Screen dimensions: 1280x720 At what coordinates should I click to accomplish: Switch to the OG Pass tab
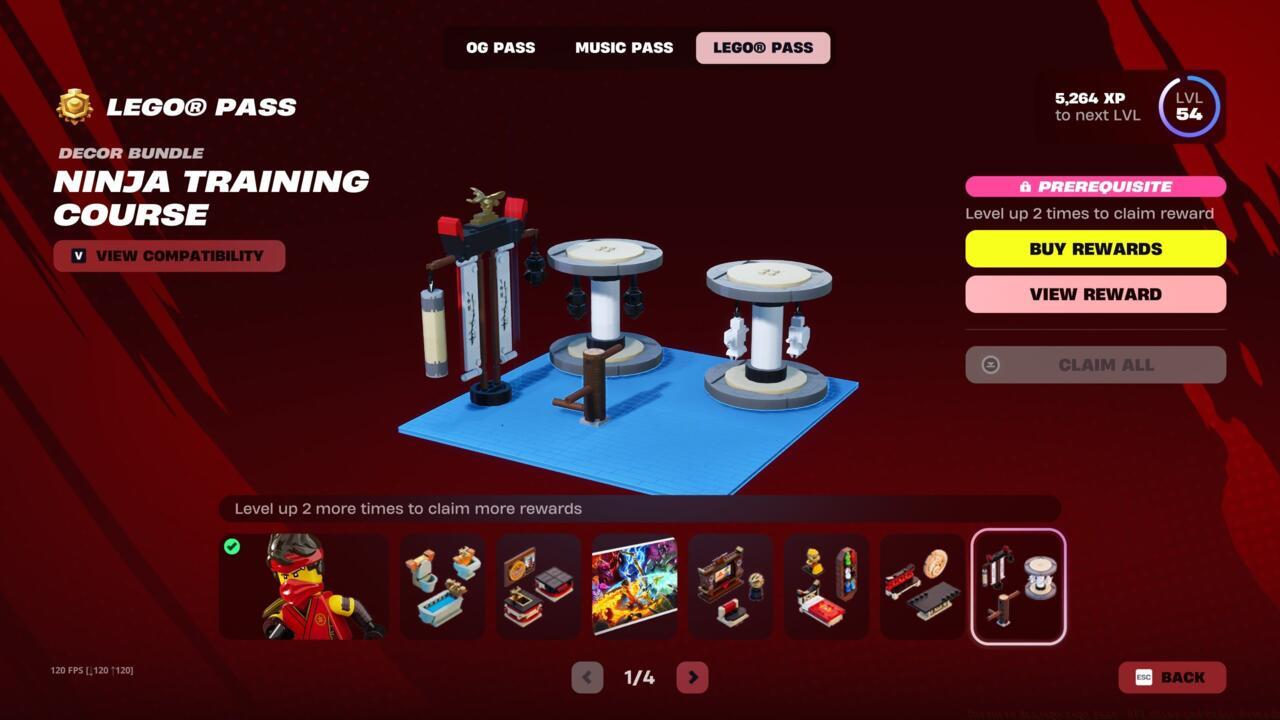pyautogui.click(x=499, y=47)
